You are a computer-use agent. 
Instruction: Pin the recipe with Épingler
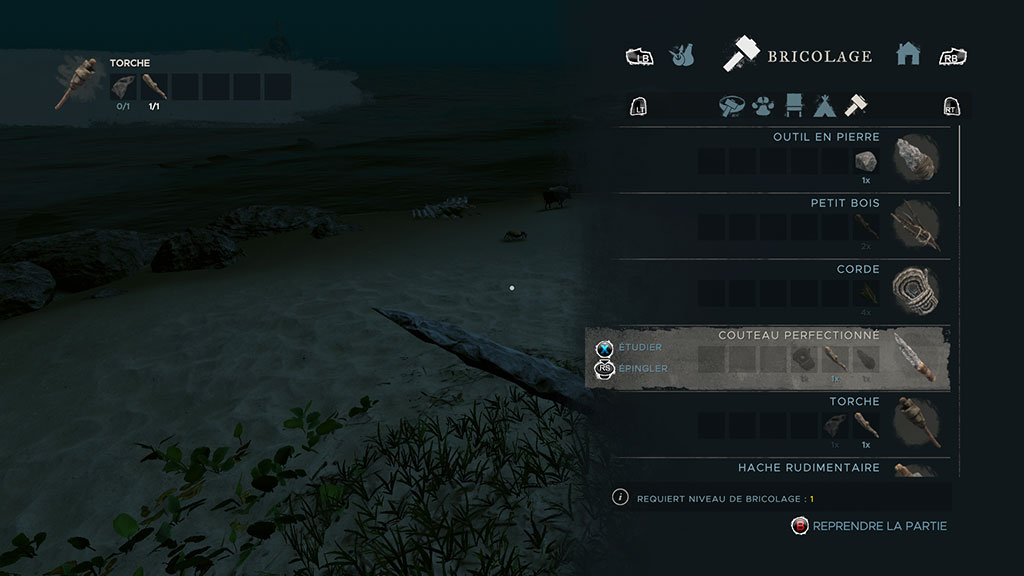pos(642,368)
